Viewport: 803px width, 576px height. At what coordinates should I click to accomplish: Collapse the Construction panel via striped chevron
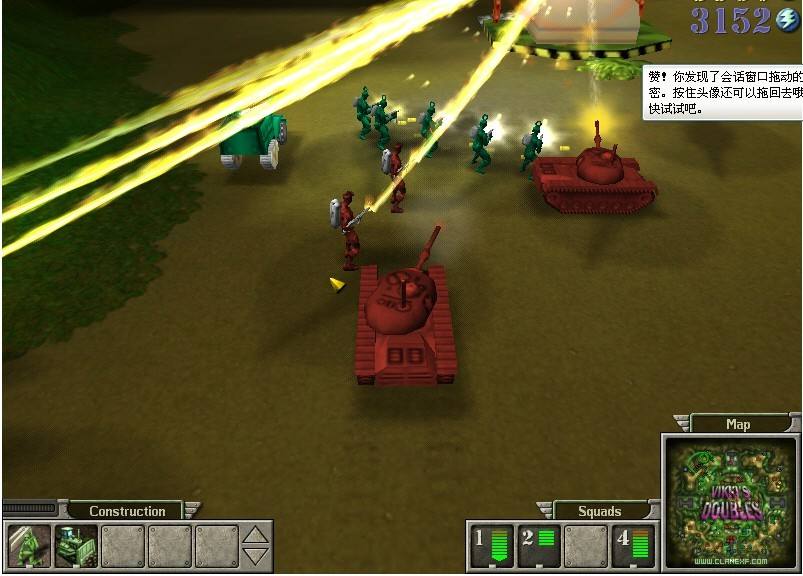click(192, 510)
